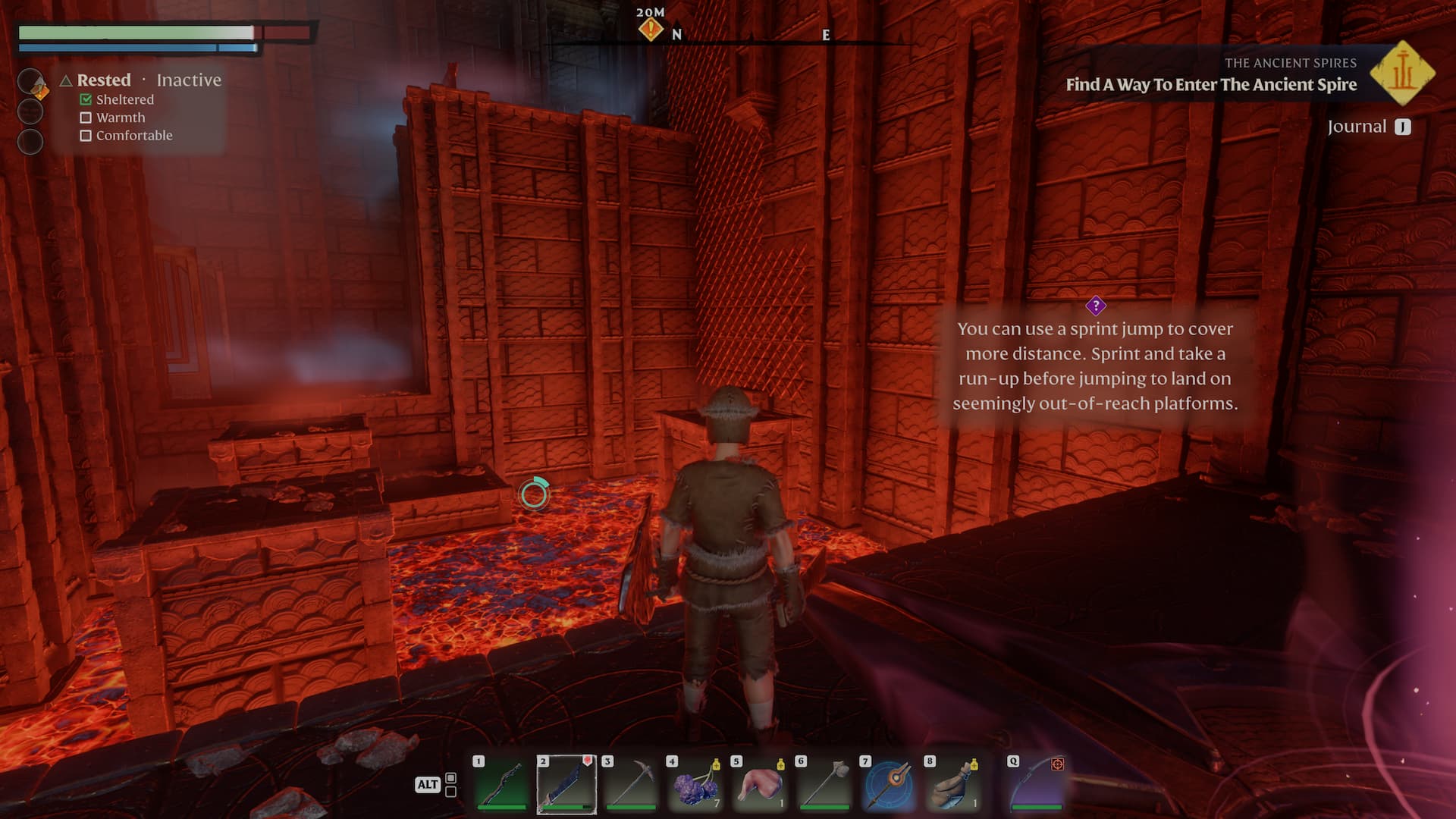Click the Rested status buff icon
Image resolution: width=1456 pixels, height=819 pixels.
pos(31,82)
